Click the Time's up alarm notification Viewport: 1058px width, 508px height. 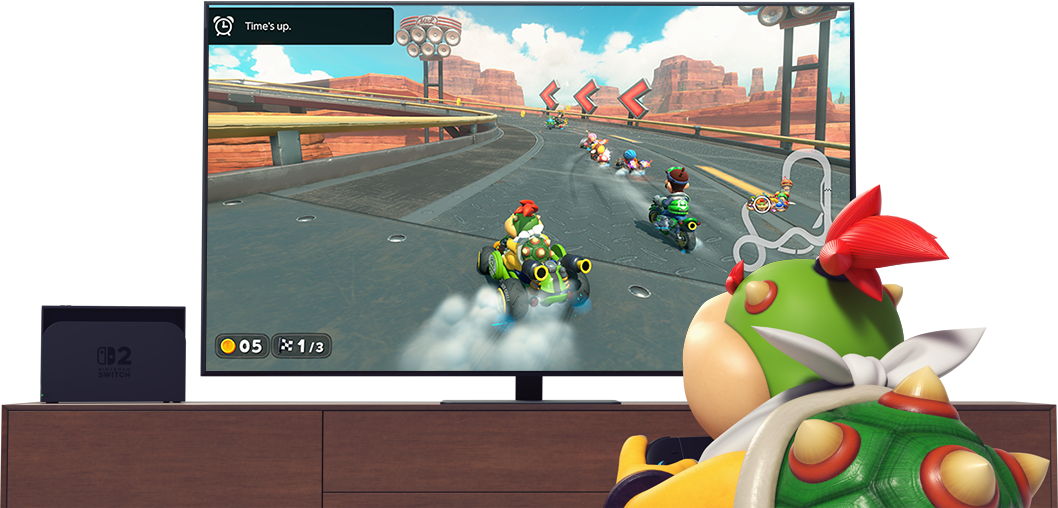click(x=300, y=26)
